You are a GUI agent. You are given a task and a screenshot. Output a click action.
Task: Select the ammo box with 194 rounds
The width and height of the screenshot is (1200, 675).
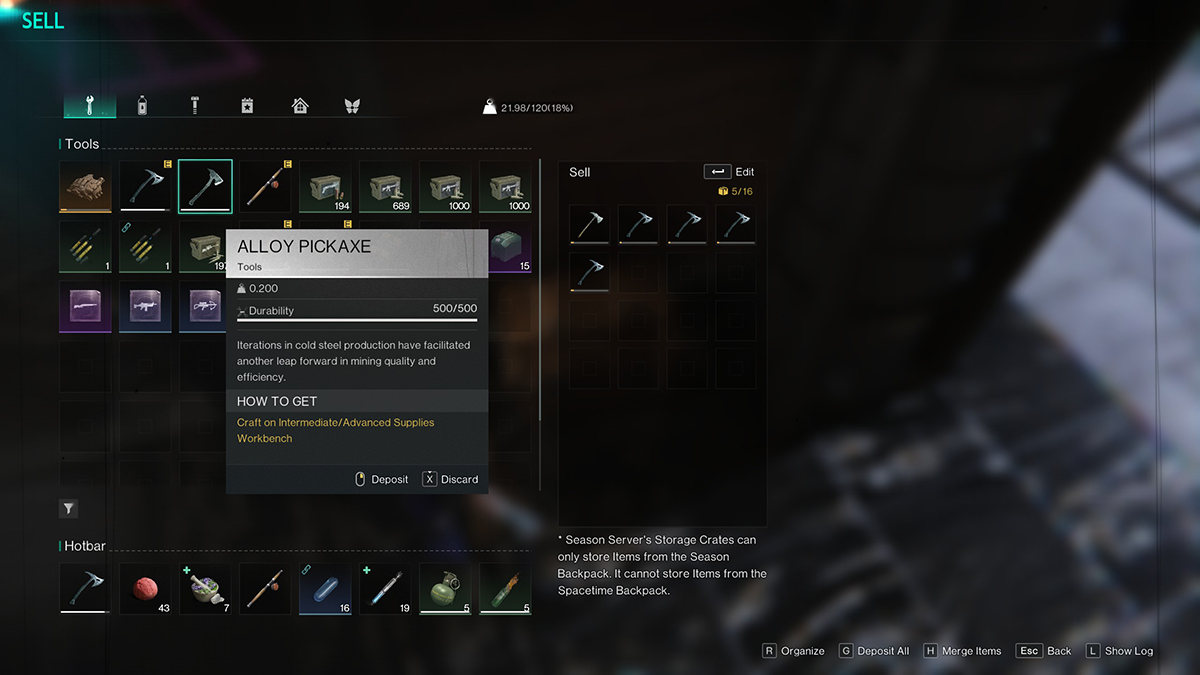click(x=325, y=187)
